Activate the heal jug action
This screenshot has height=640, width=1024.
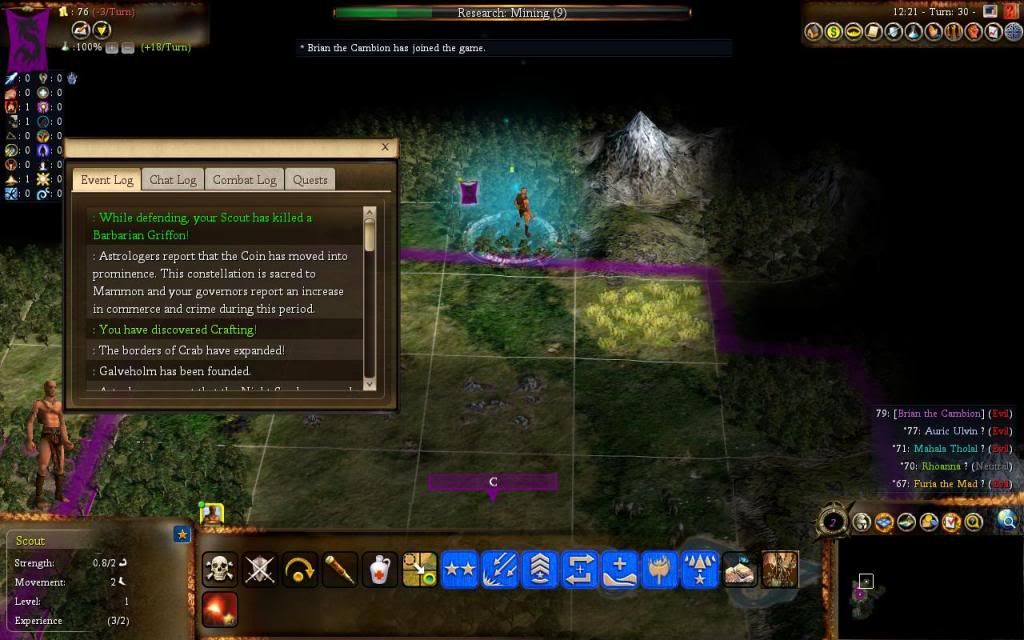(x=380, y=570)
